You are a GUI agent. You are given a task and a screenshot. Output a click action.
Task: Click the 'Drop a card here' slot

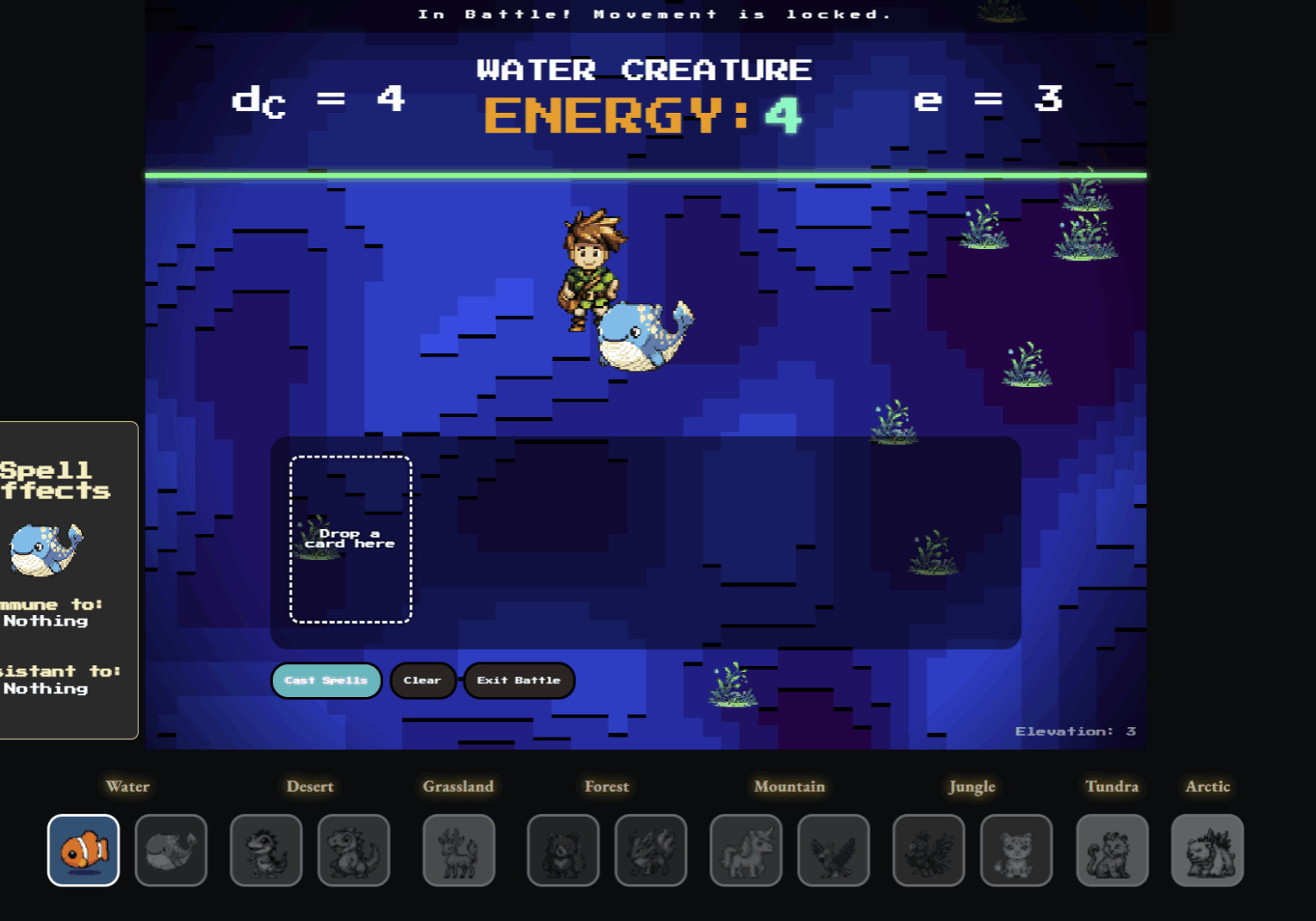point(350,538)
